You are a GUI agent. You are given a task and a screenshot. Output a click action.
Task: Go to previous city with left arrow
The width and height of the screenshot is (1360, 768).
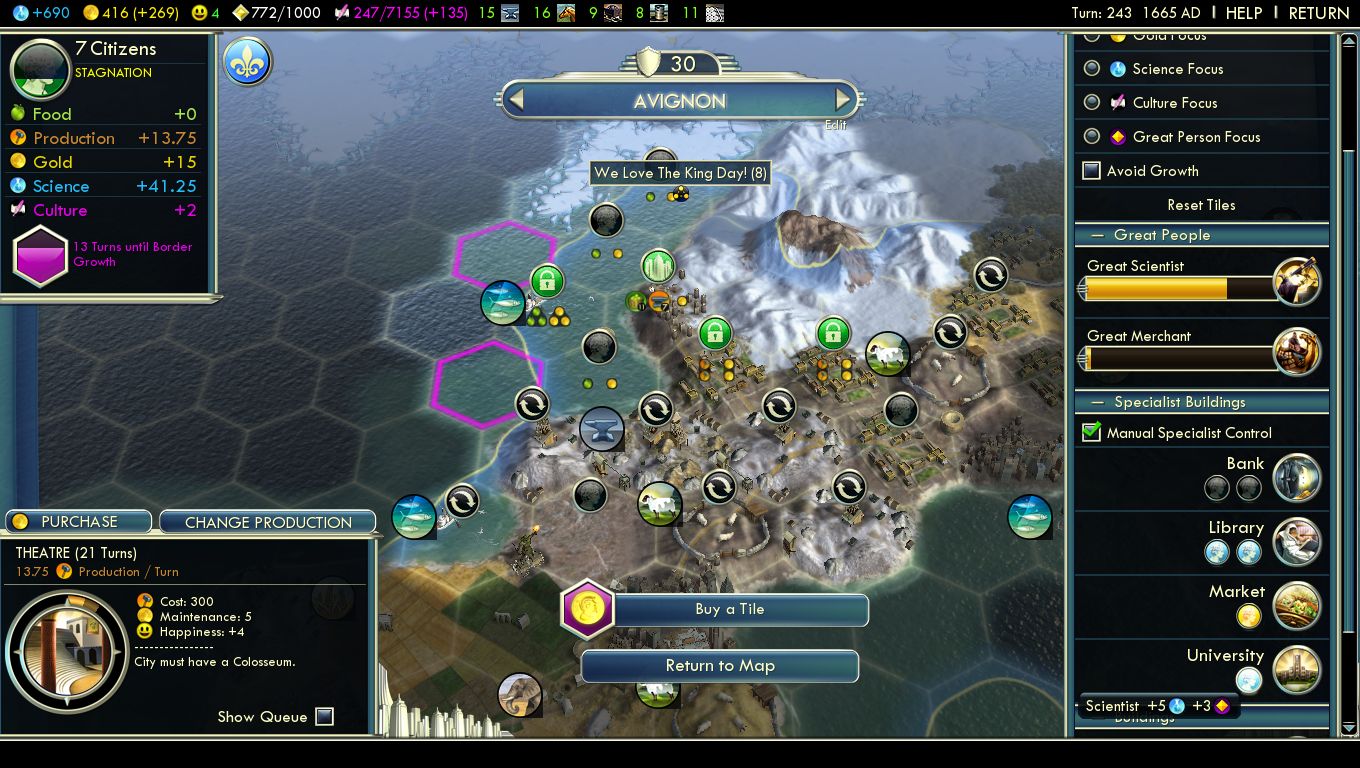pyautogui.click(x=516, y=100)
